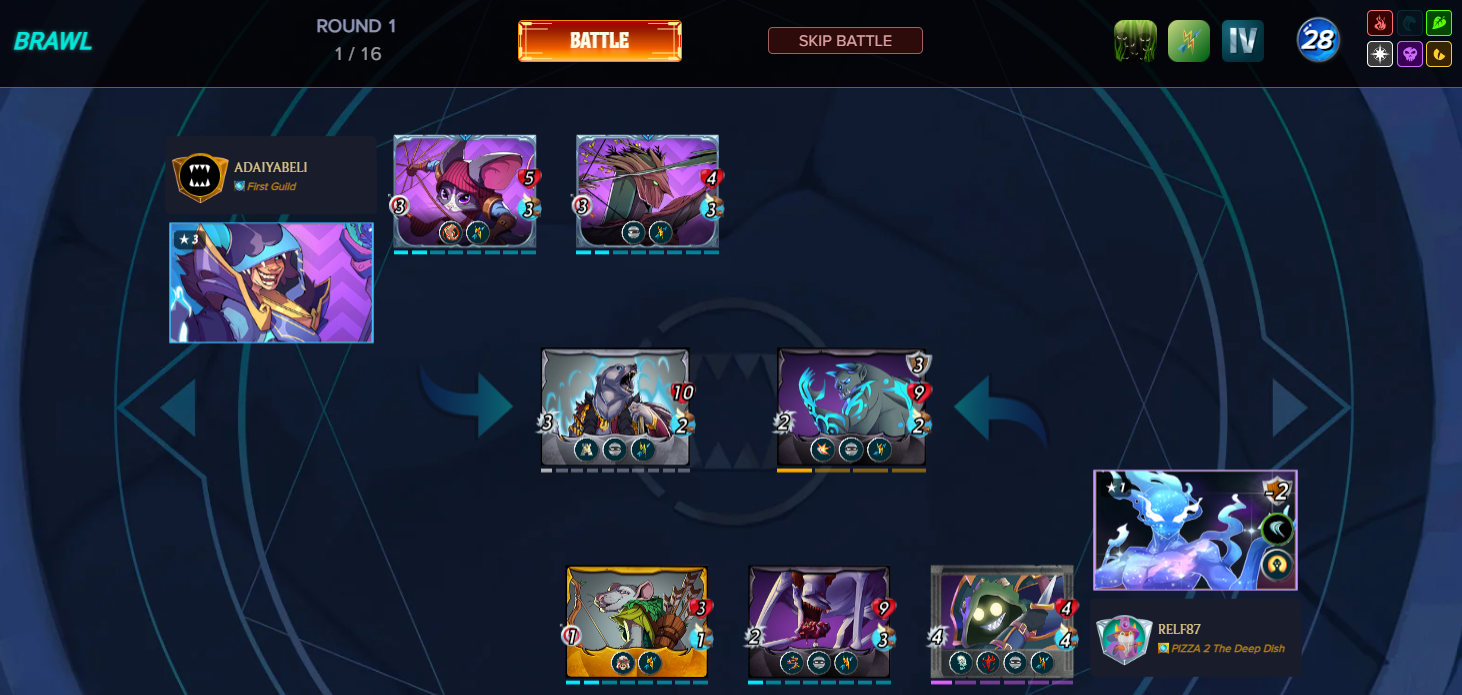Pick the purple scythe creature card
This screenshot has width=1462, height=695.
point(819,622)
